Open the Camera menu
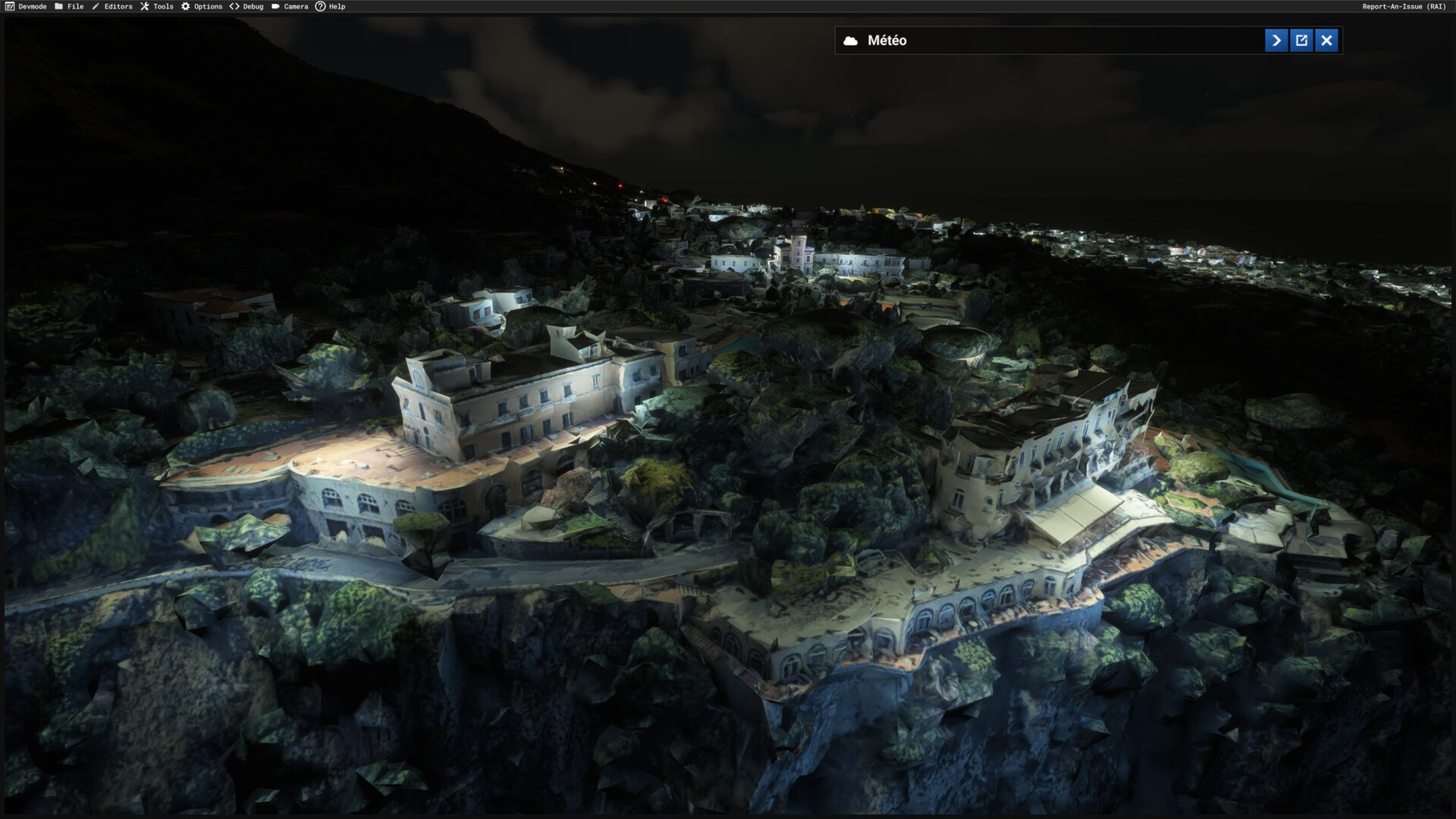The width and height of the screenshot is (1456, 819). coord(290,6)
